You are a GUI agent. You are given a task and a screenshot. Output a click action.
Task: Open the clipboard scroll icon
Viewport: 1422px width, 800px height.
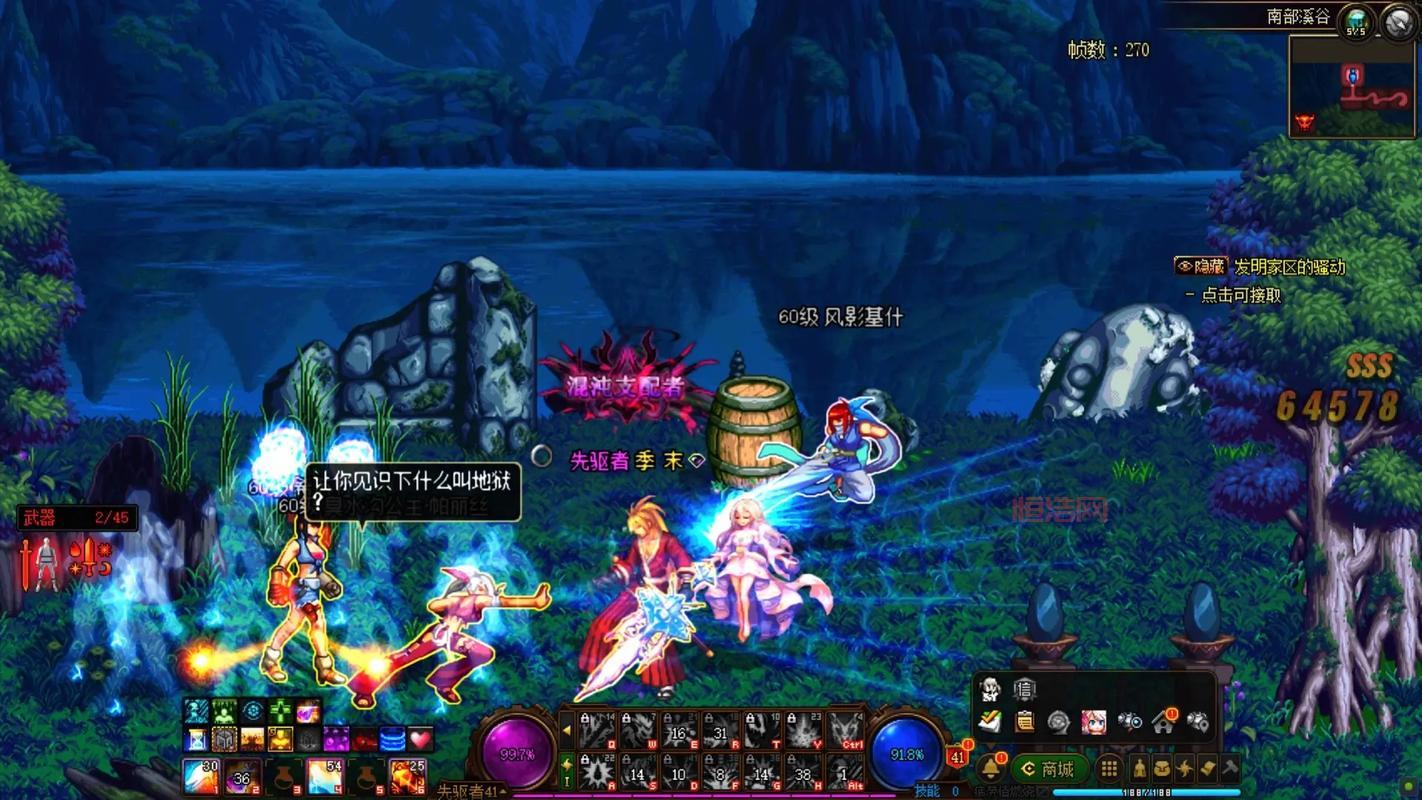click(x=1024, y=721)
